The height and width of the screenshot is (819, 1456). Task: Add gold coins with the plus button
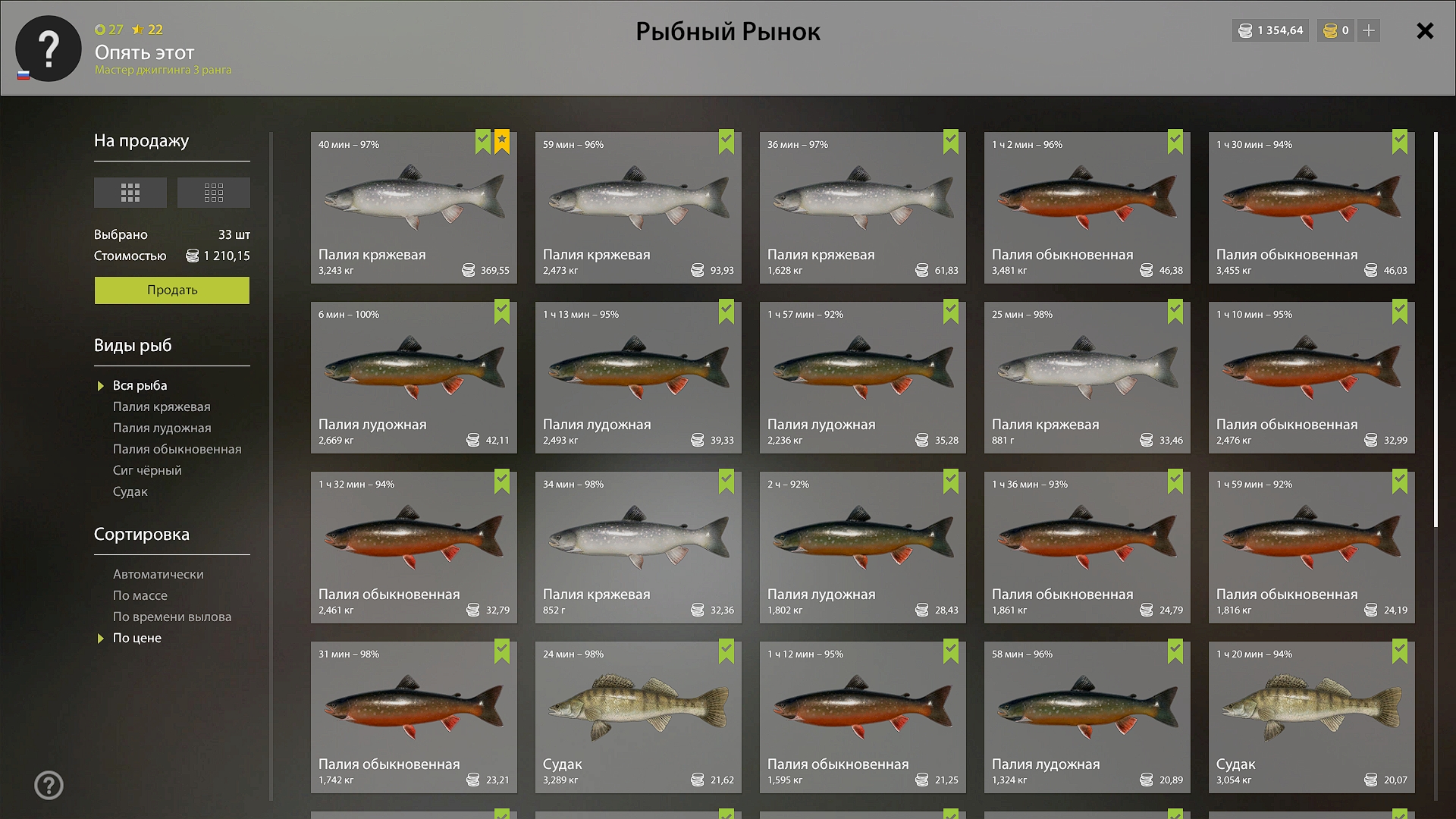pos(1369,31)
